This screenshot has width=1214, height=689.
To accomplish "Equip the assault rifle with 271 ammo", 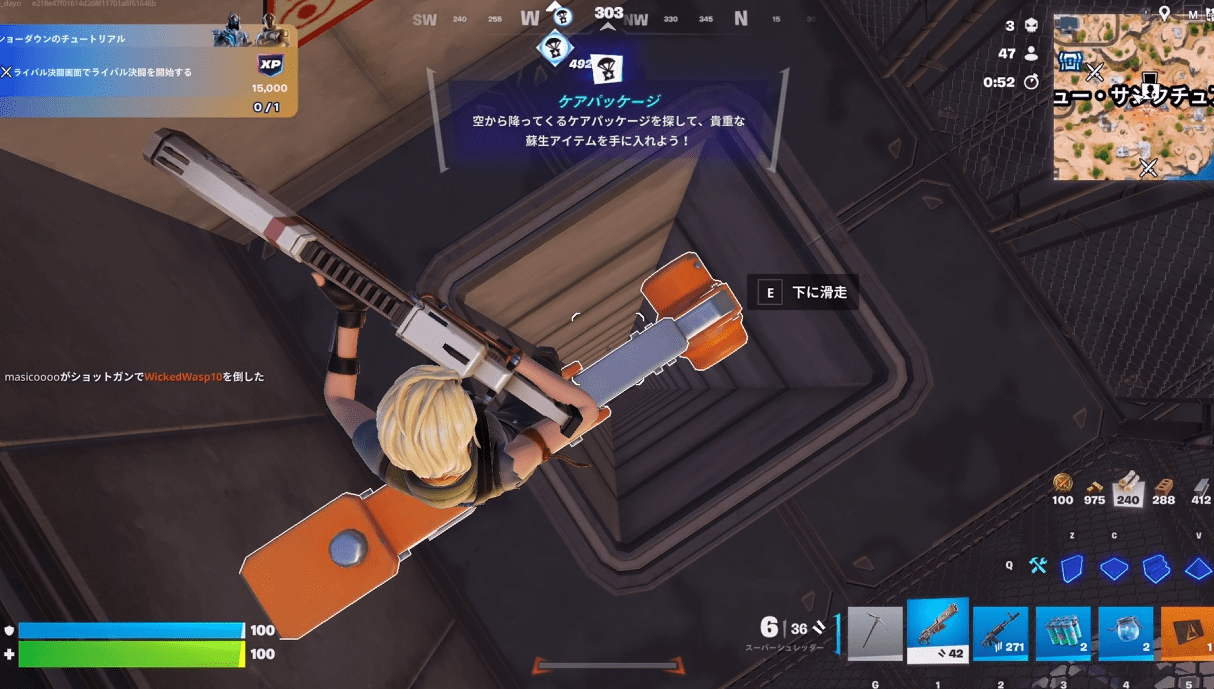I will pos(1001,634).
